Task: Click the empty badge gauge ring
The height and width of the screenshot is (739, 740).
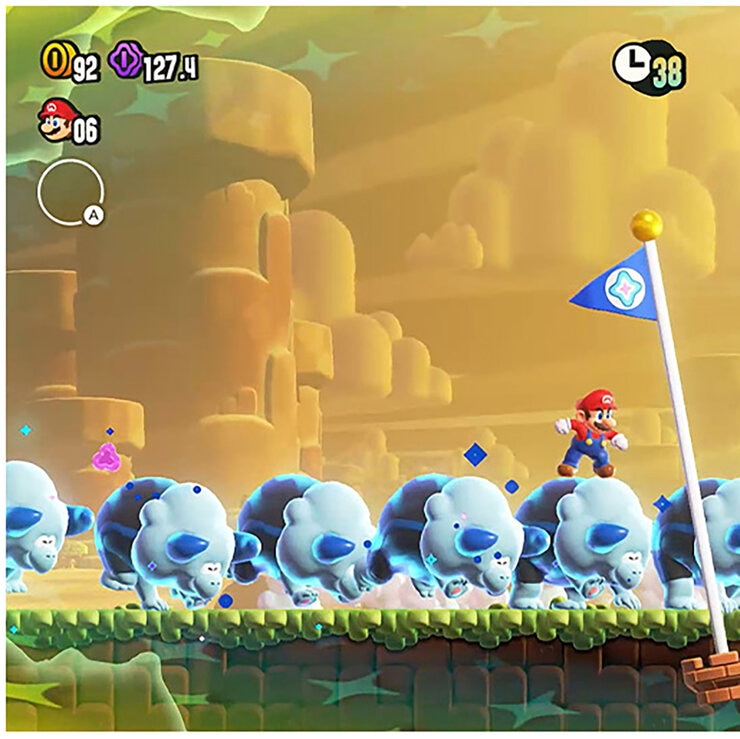Action: tap(69, 193)
